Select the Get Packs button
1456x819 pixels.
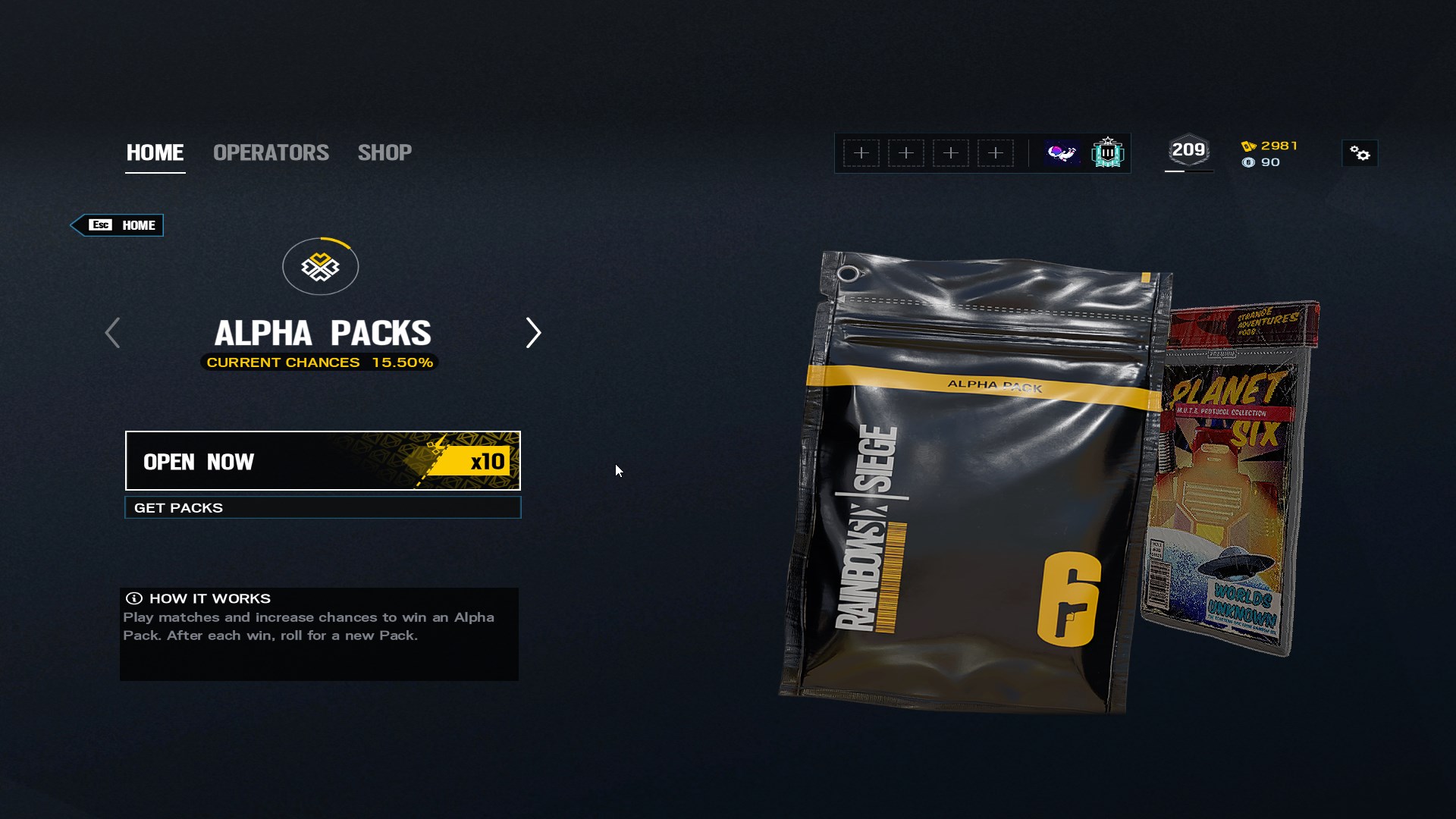[x=322, y=507]
